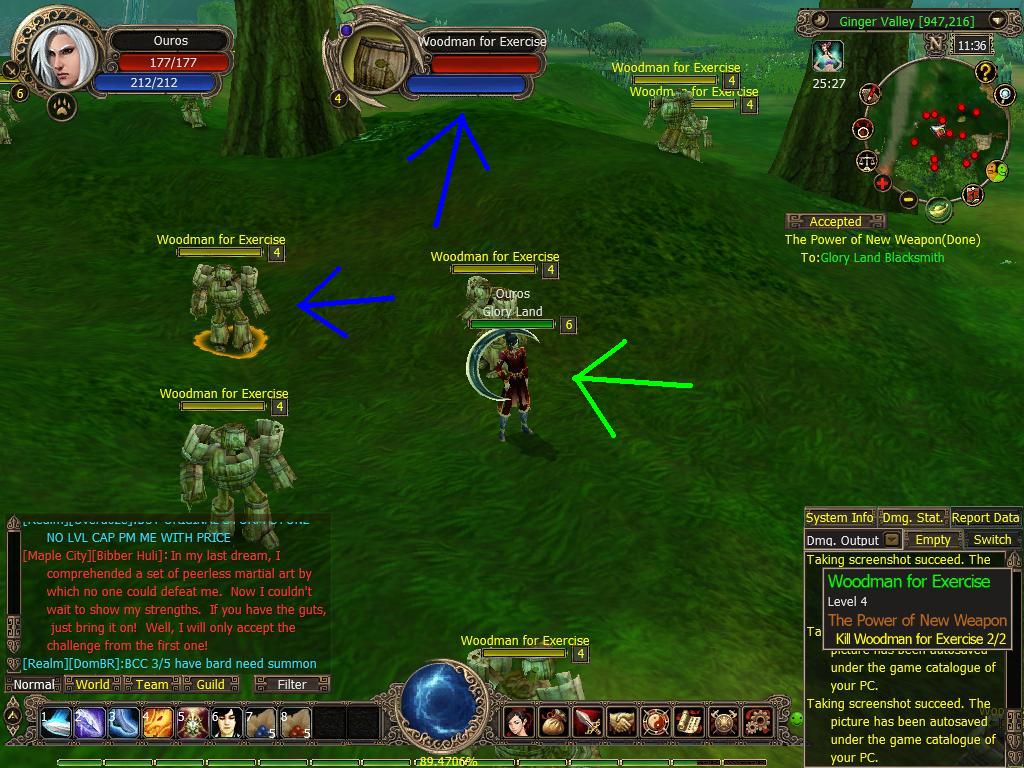The height and width of the screenshot is (768, 1024).
Task: Switch to the Dmg. Stat. tab
Action: [x=912, y=517]
